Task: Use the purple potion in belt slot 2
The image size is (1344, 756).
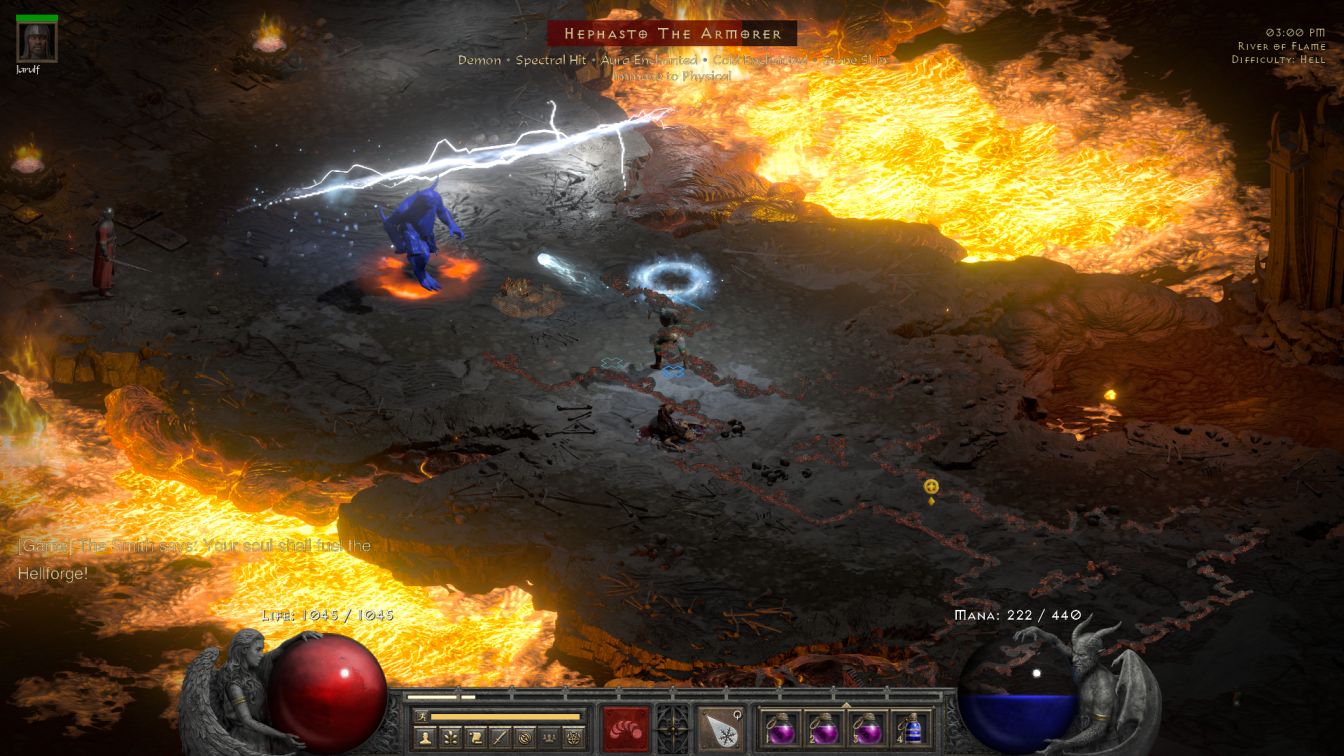Action: point(823,729)
